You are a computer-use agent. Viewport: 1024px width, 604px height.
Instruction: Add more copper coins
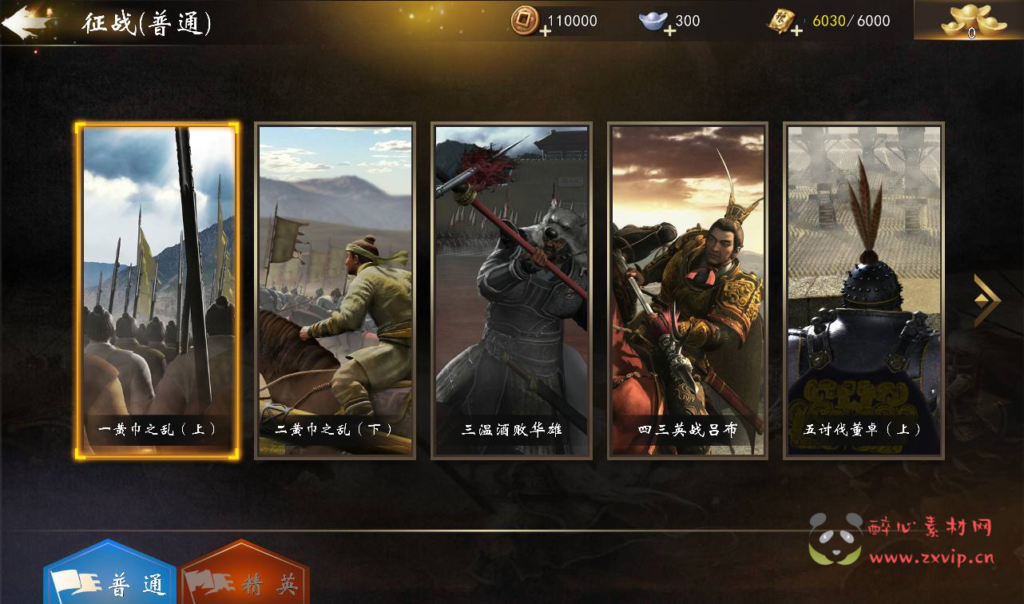click(x=545, y=30)
